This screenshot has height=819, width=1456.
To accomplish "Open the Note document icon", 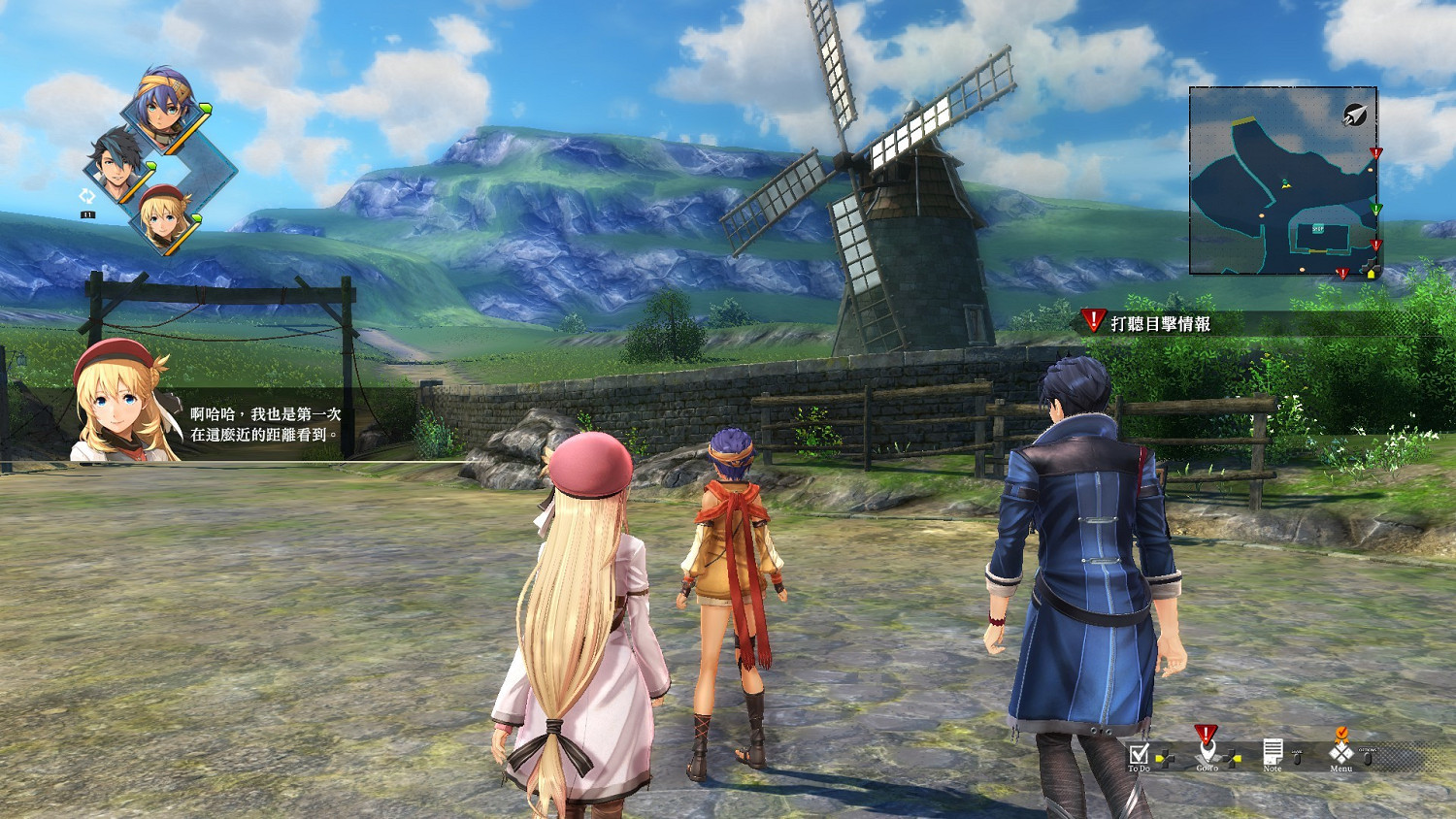I will (1274, 750).
